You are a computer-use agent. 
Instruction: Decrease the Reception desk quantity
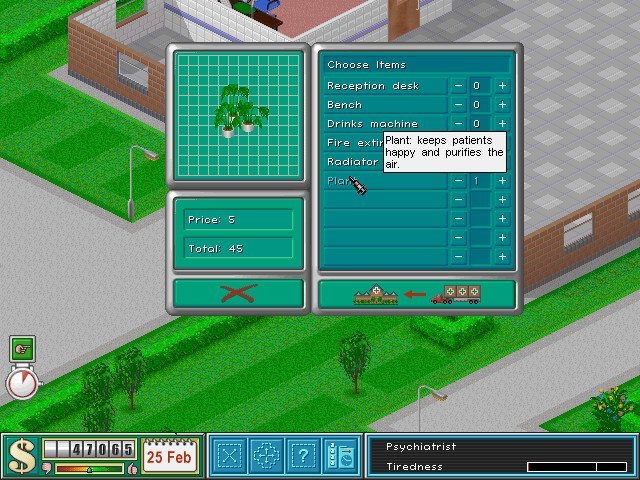[x=458, y=86]
